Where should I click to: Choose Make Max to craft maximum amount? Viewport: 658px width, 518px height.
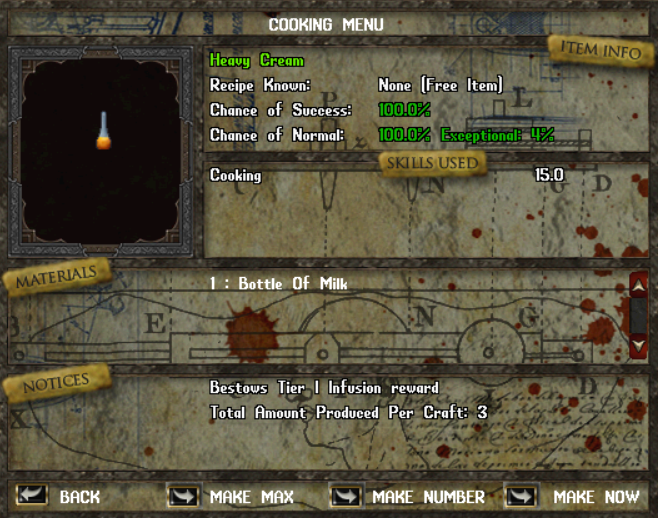(x=183, y=496)
